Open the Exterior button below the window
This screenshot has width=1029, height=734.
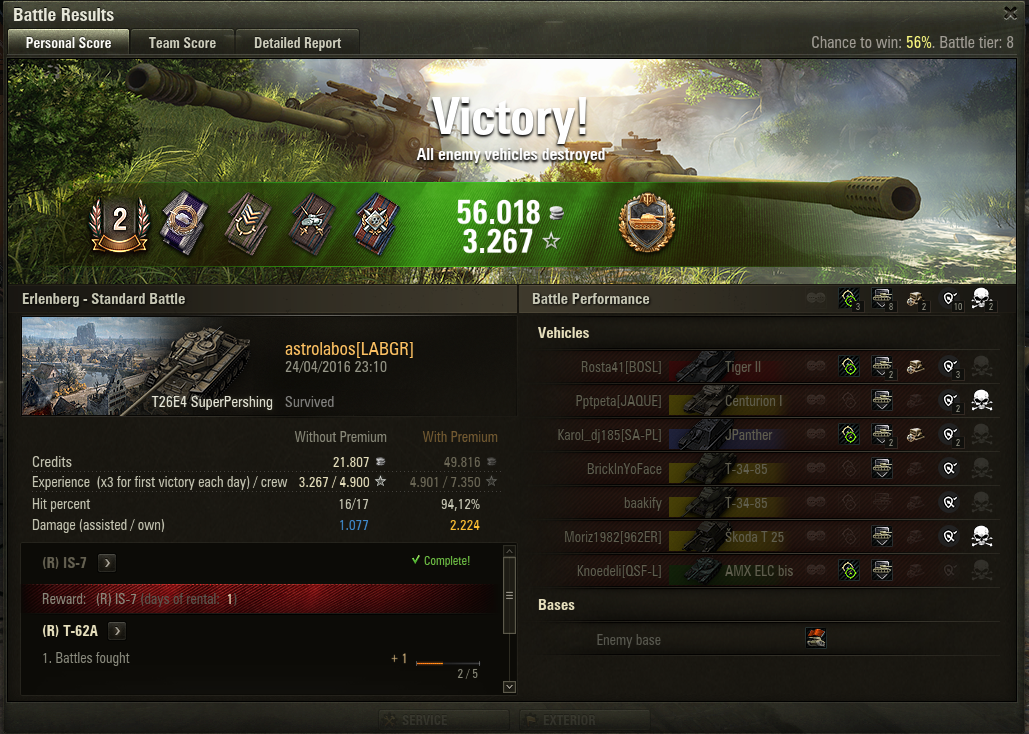[584, 720]
